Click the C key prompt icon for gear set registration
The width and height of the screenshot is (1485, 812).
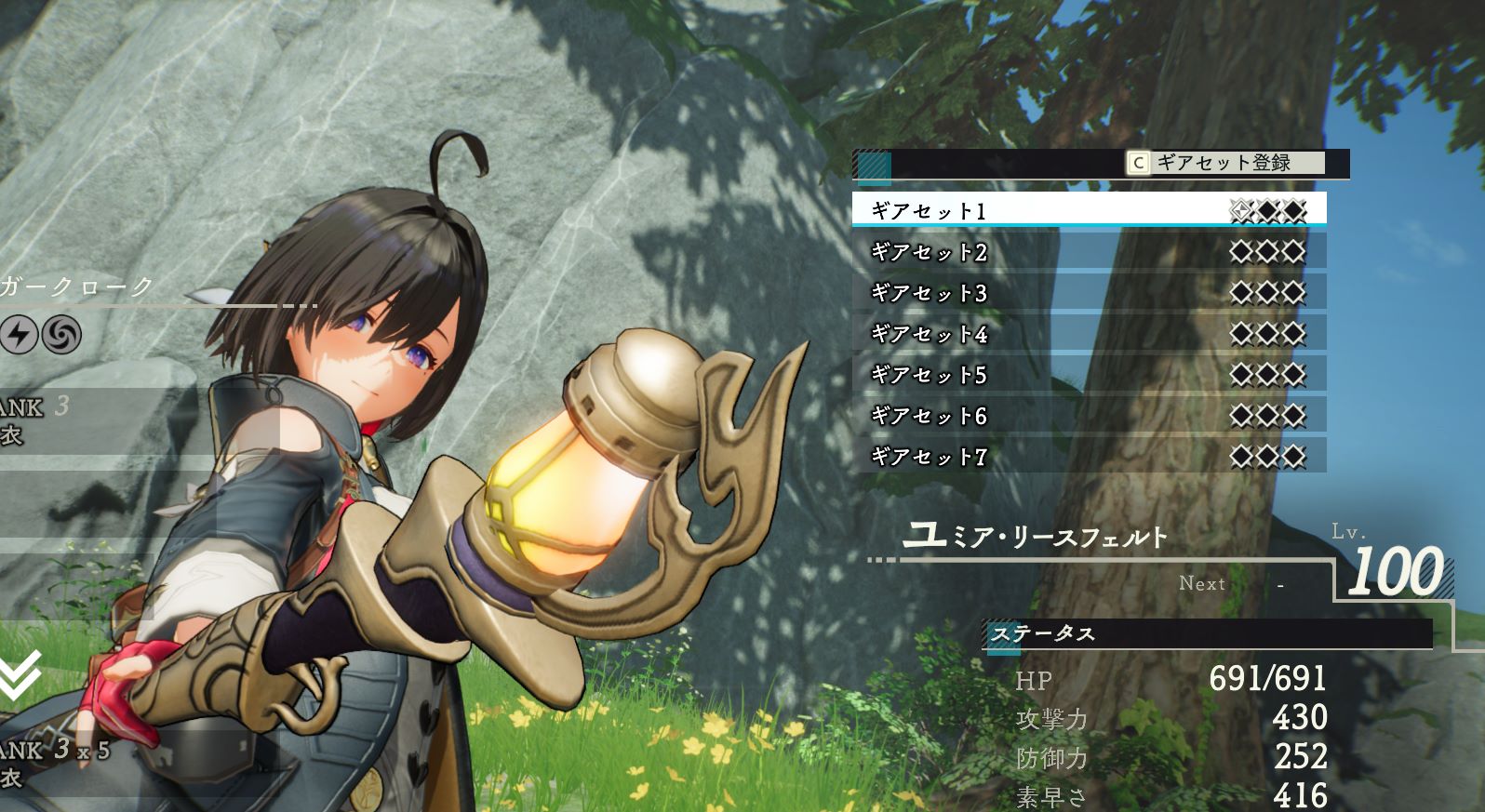click(x=1137, y=161)
